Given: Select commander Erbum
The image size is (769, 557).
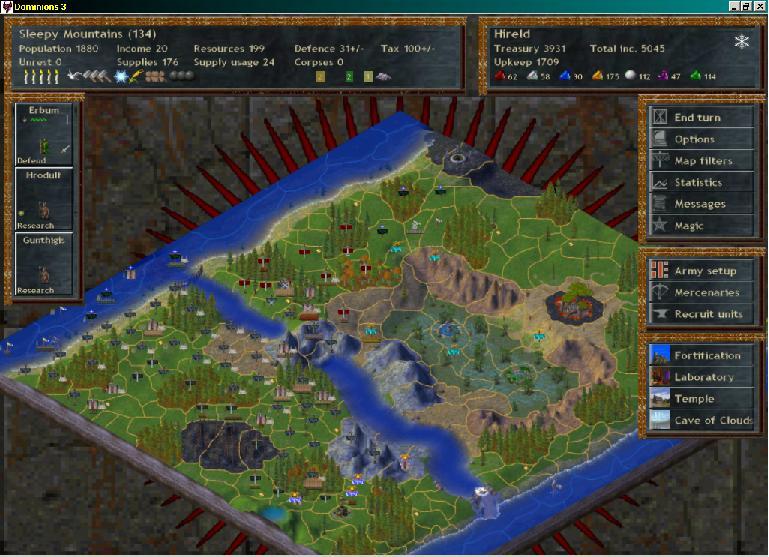Looking at the screenshot, I should coord(44,134).
